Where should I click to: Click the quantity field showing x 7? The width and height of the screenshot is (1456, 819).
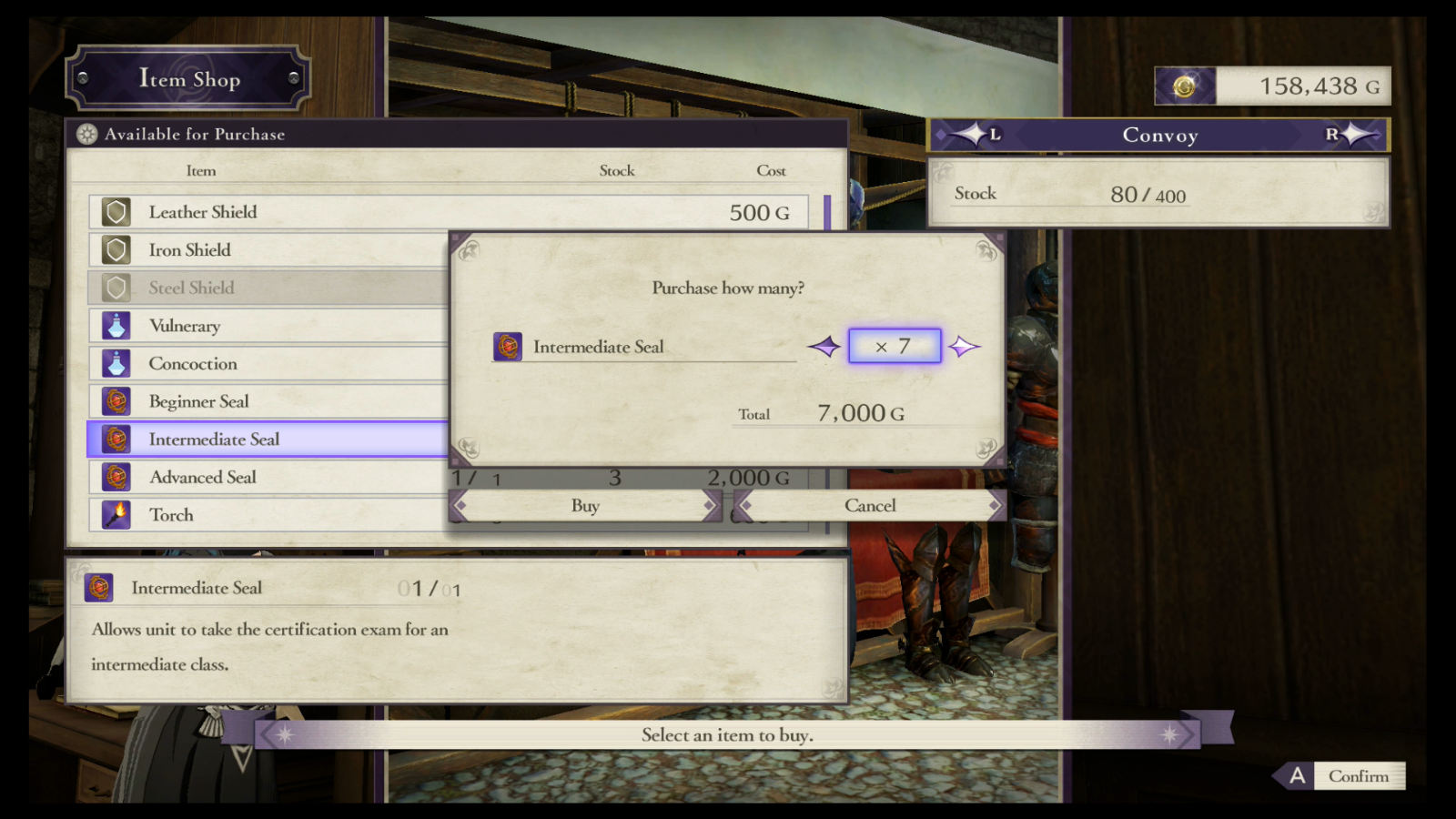pos(894,346)
